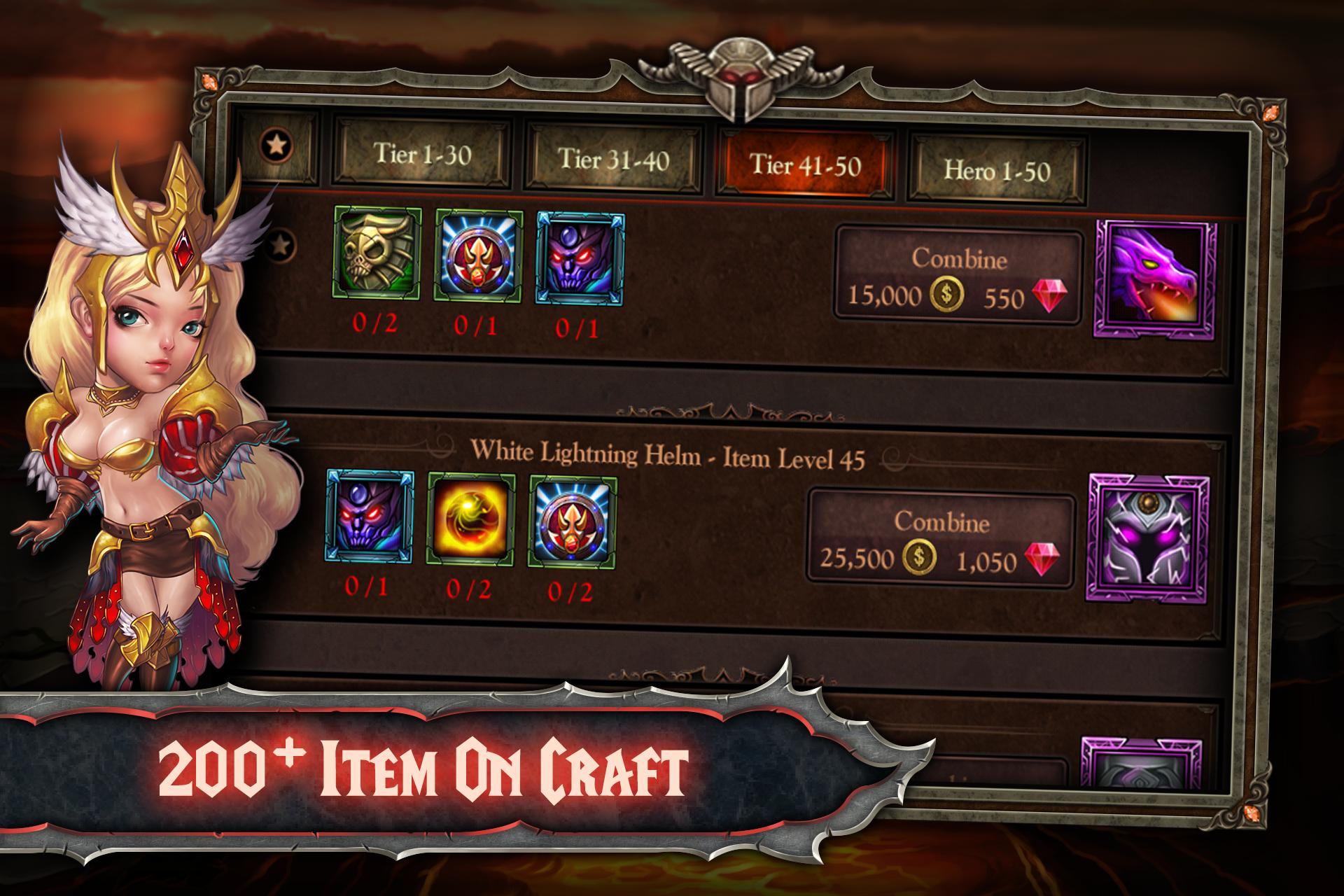Toggle the star favorite marker beside the tabs
This screenshot has width=1344, height=896.
click(x=278, y=145)
